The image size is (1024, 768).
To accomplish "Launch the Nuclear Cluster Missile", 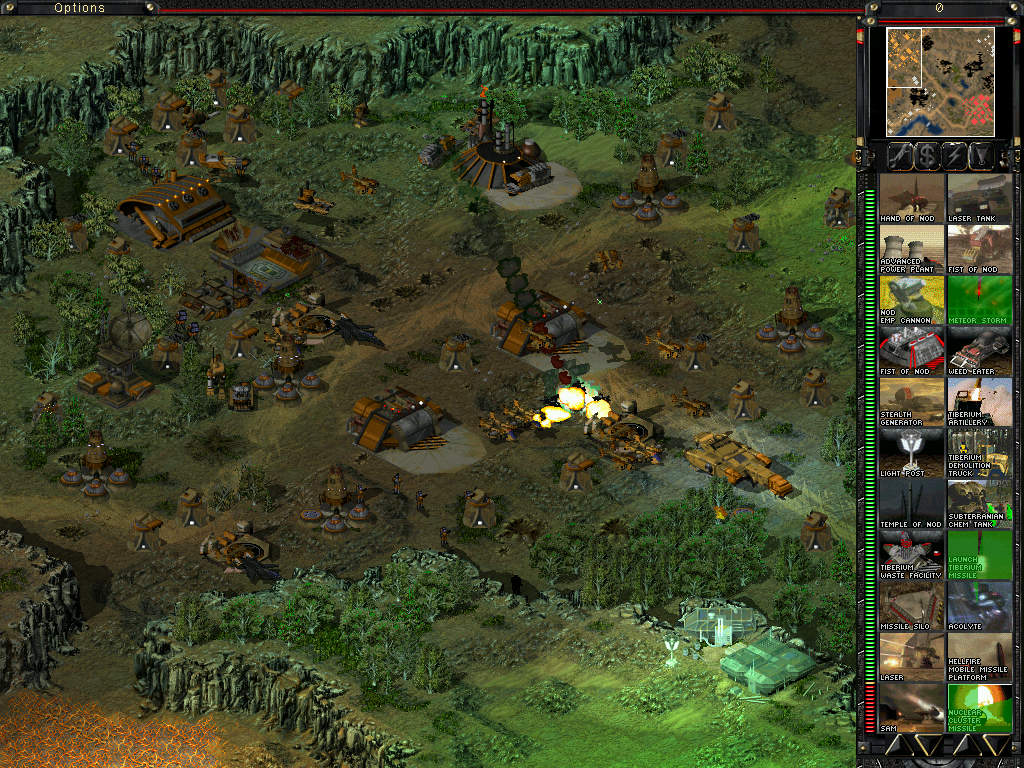I will coord(979,708).
